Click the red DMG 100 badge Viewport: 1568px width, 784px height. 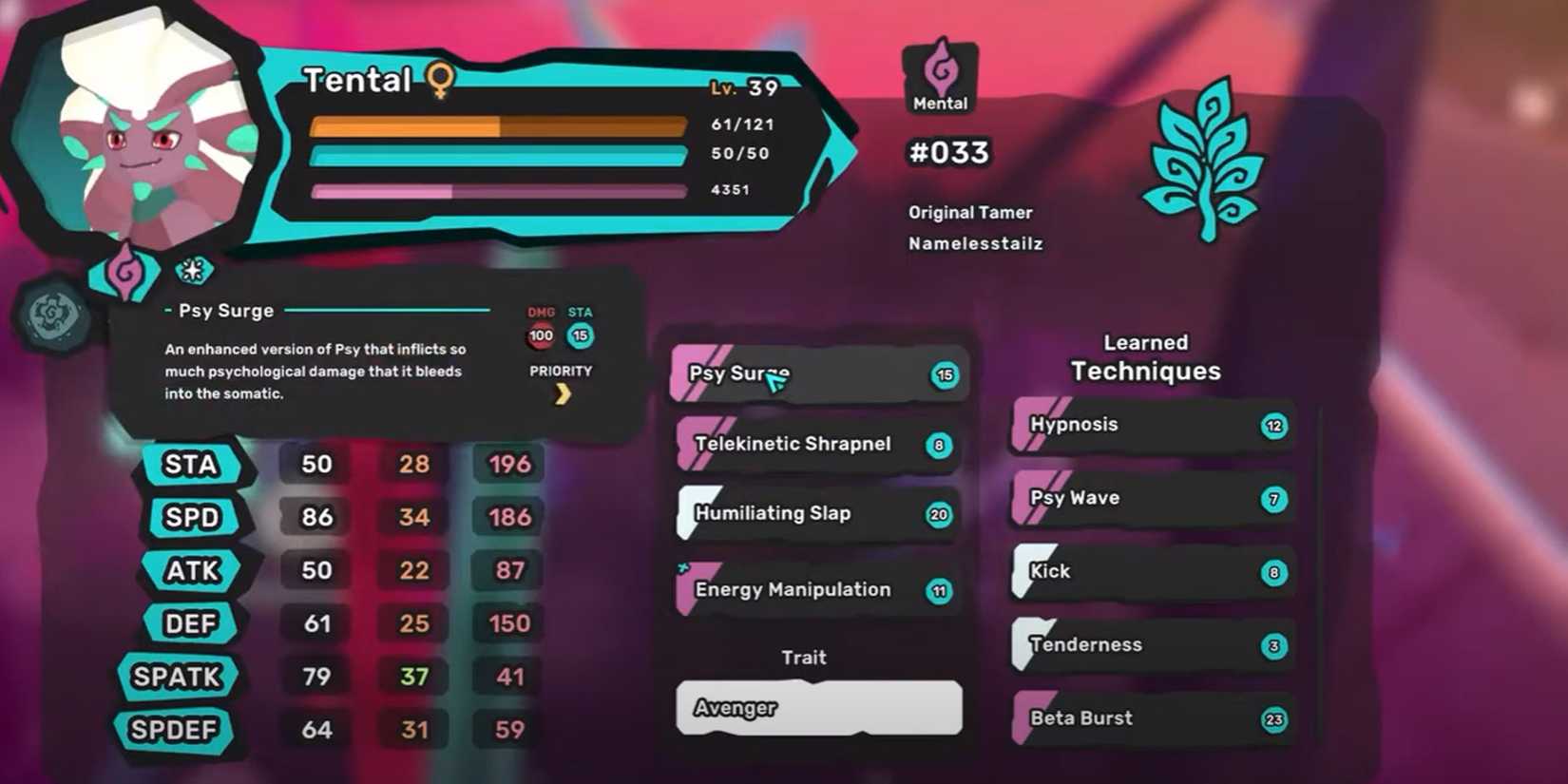pos(540,335)
